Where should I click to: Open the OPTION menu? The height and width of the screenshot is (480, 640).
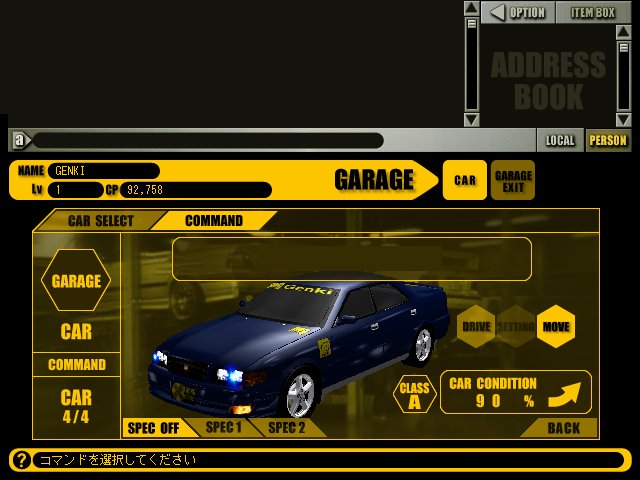(x=518, y=12)
